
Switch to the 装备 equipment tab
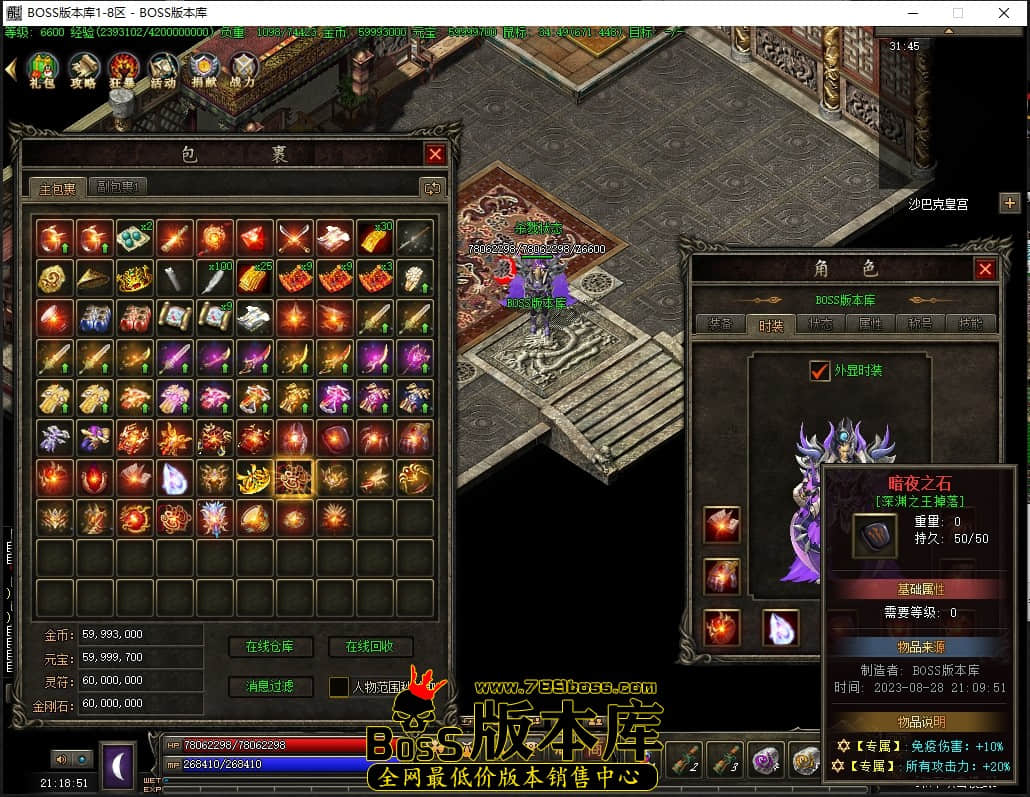tap(720, 324)
